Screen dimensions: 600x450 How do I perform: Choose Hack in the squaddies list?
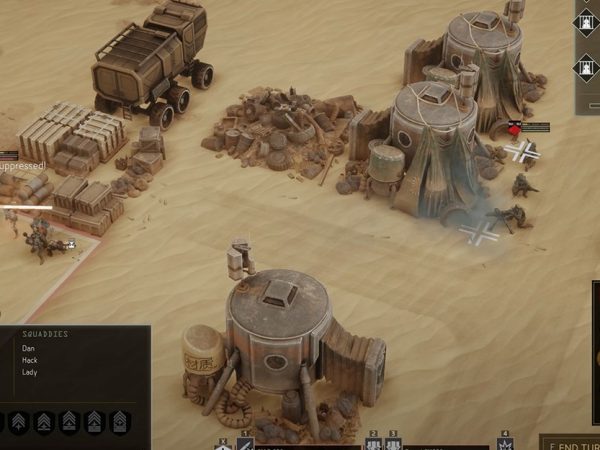(x=31, y=360)
